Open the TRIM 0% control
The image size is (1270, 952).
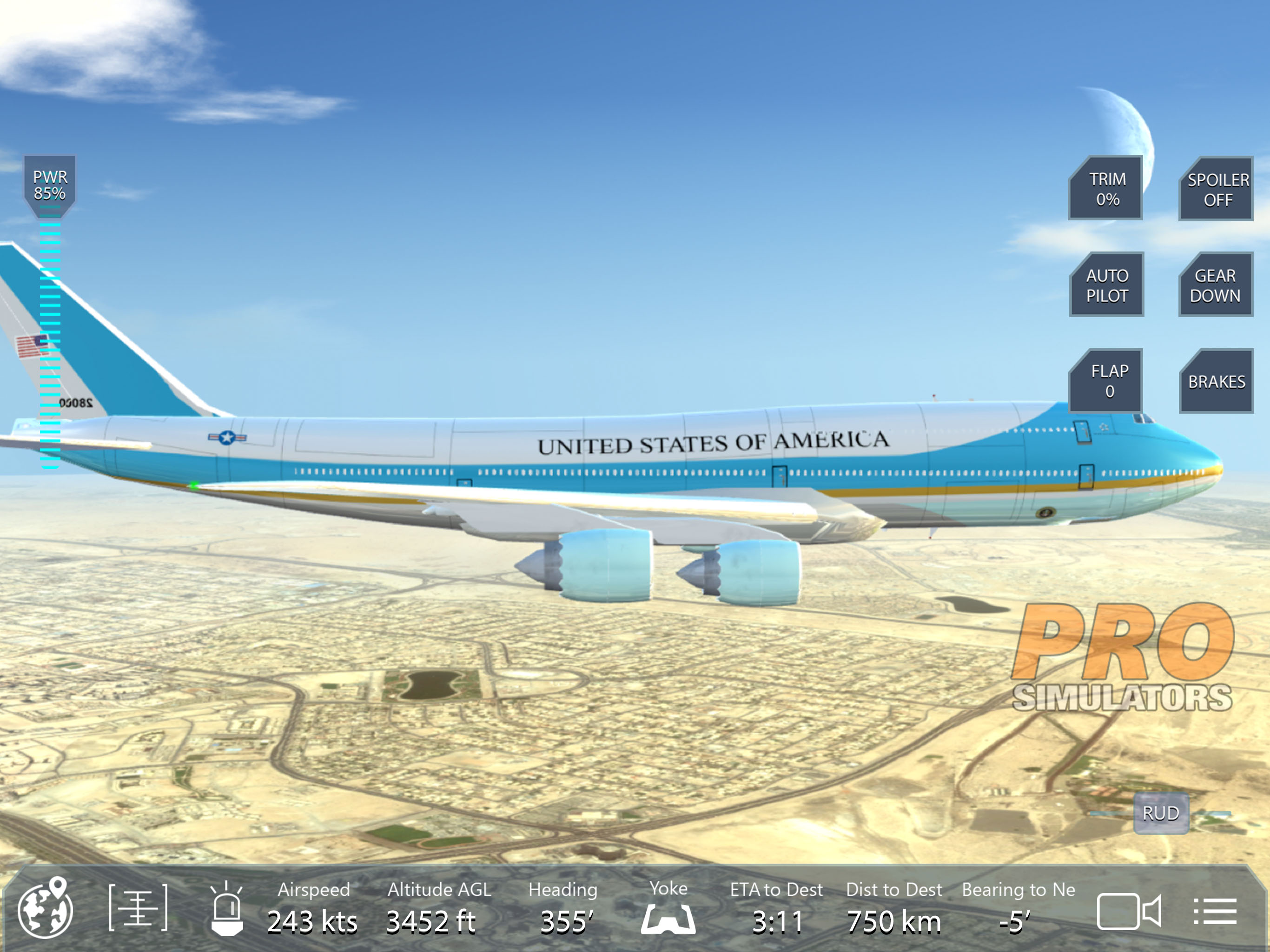pyautogui.click(x=1106, y=188)
